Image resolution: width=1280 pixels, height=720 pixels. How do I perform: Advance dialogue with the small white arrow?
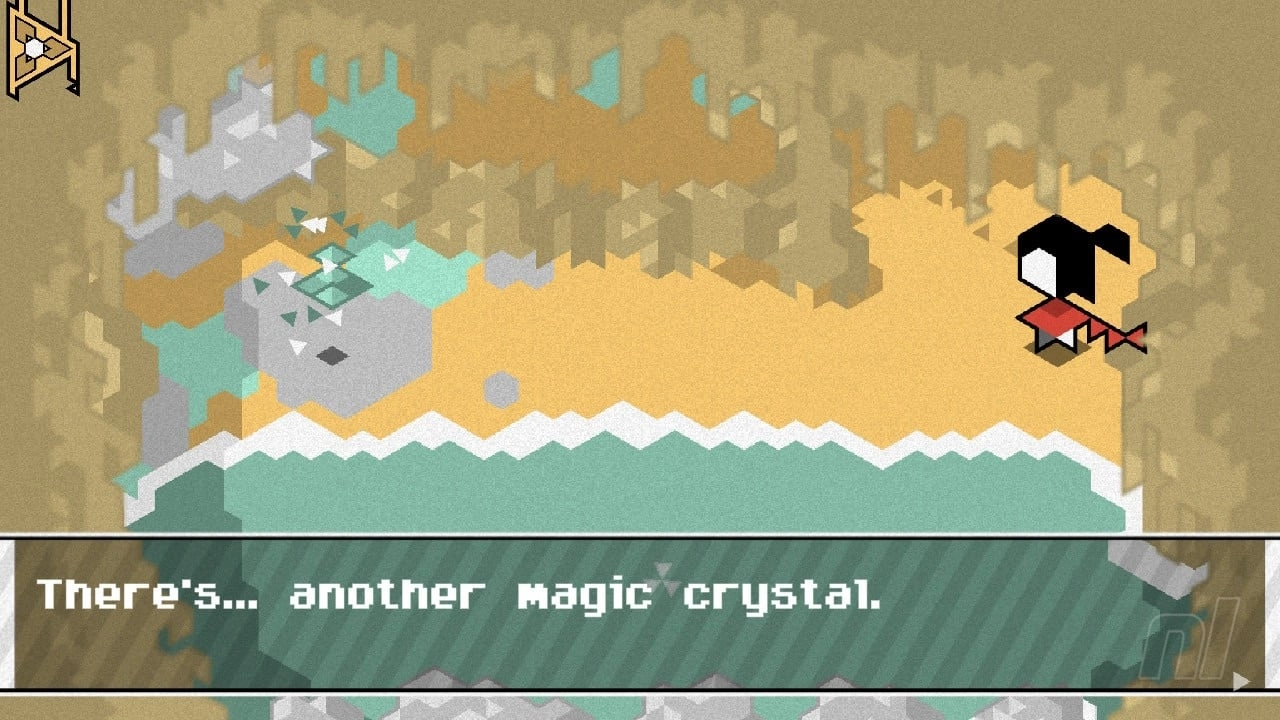pos(1241,681)
